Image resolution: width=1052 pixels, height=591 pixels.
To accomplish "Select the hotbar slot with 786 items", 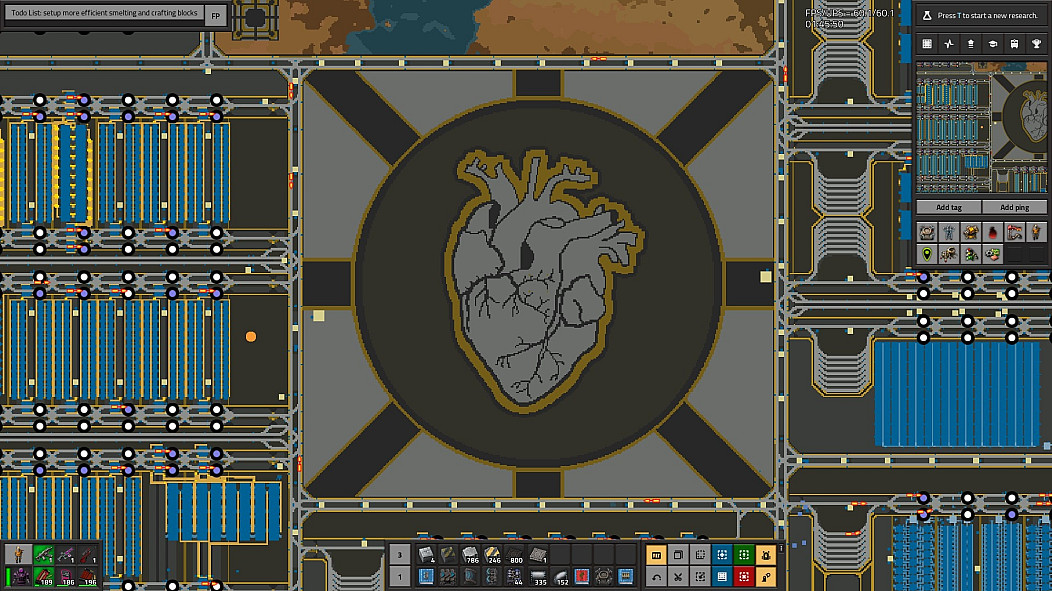I will 470,555.
